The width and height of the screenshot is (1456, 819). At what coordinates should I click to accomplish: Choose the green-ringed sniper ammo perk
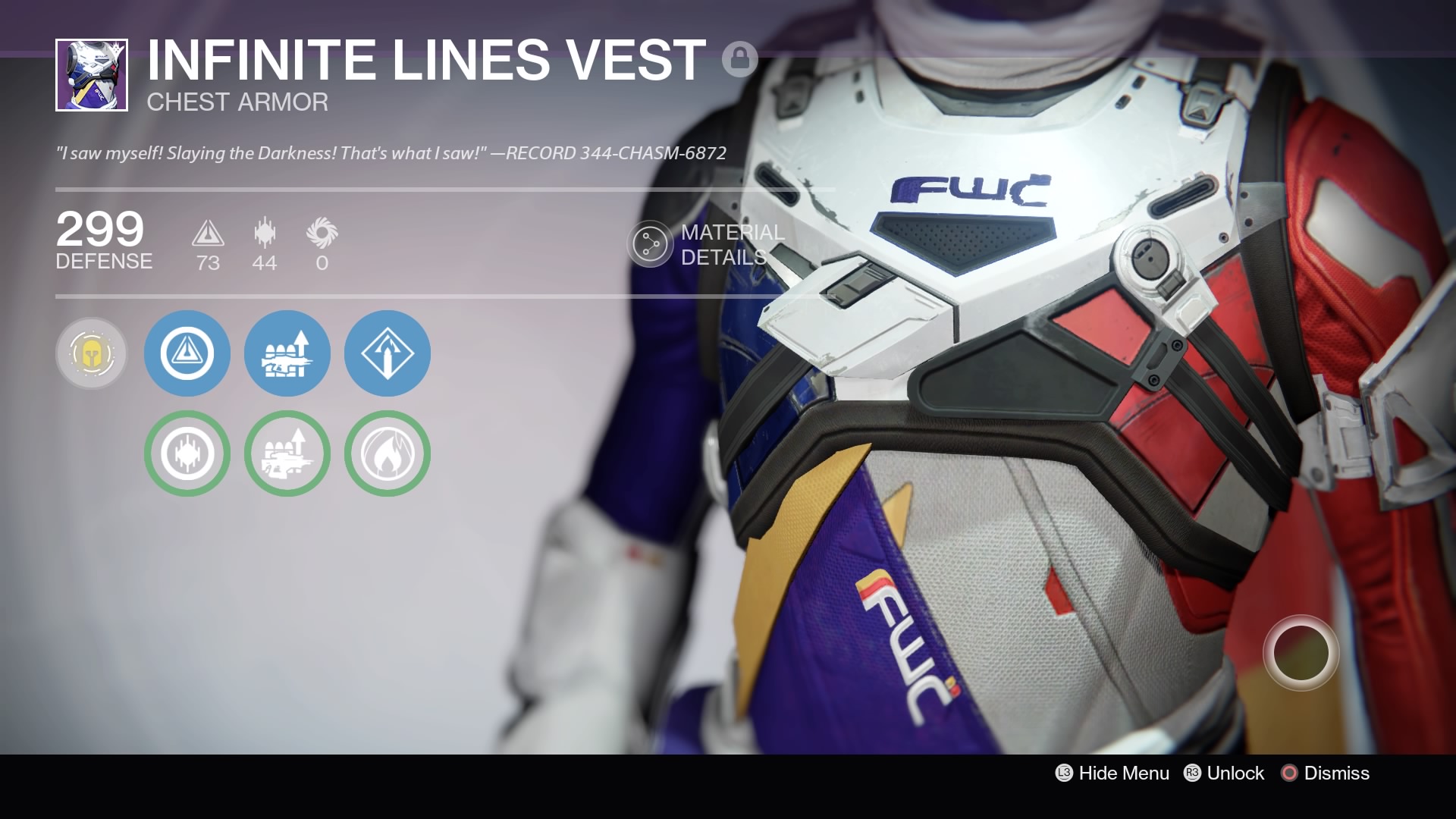coord(287,453)
